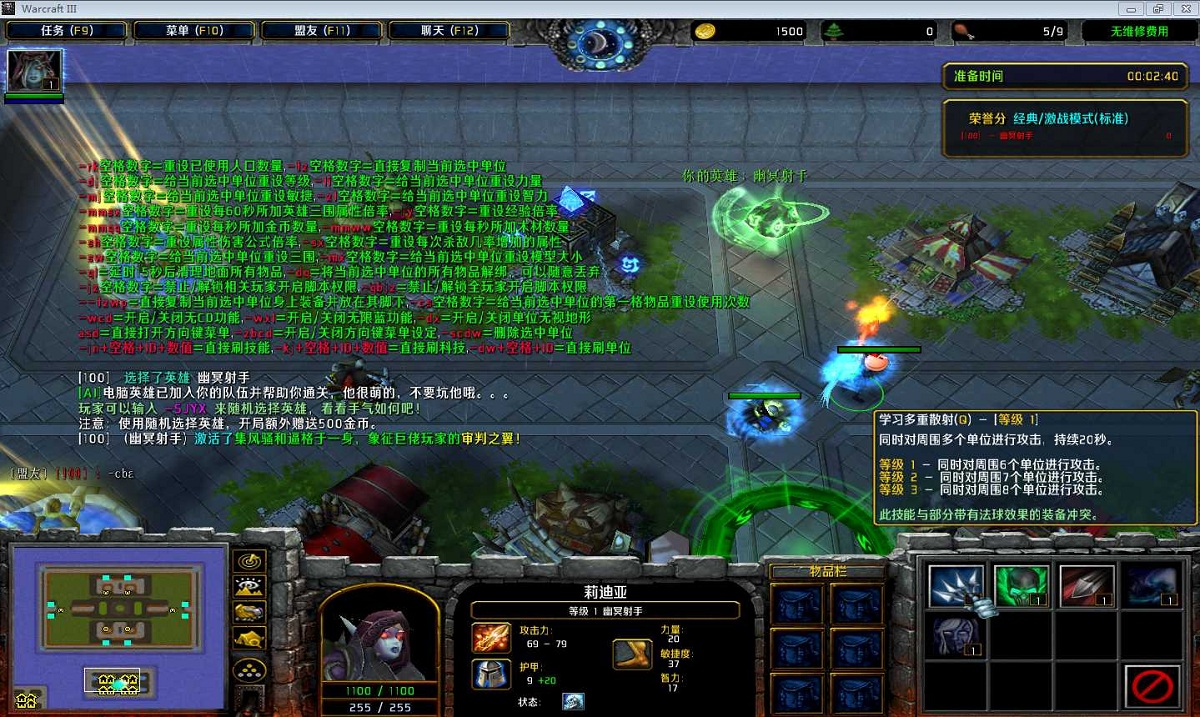Learn the red arrowhead skill
The height and width of the screenshot is (717, 1200).
pyautogui.click(x=1087, y=586)
